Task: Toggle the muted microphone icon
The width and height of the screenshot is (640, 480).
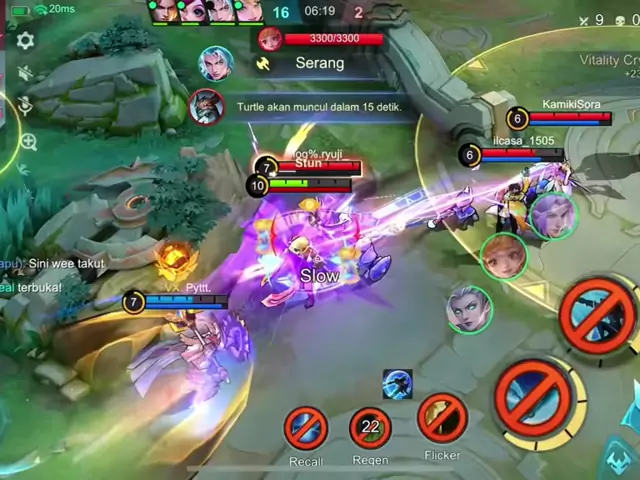Action: coord(25,105)
